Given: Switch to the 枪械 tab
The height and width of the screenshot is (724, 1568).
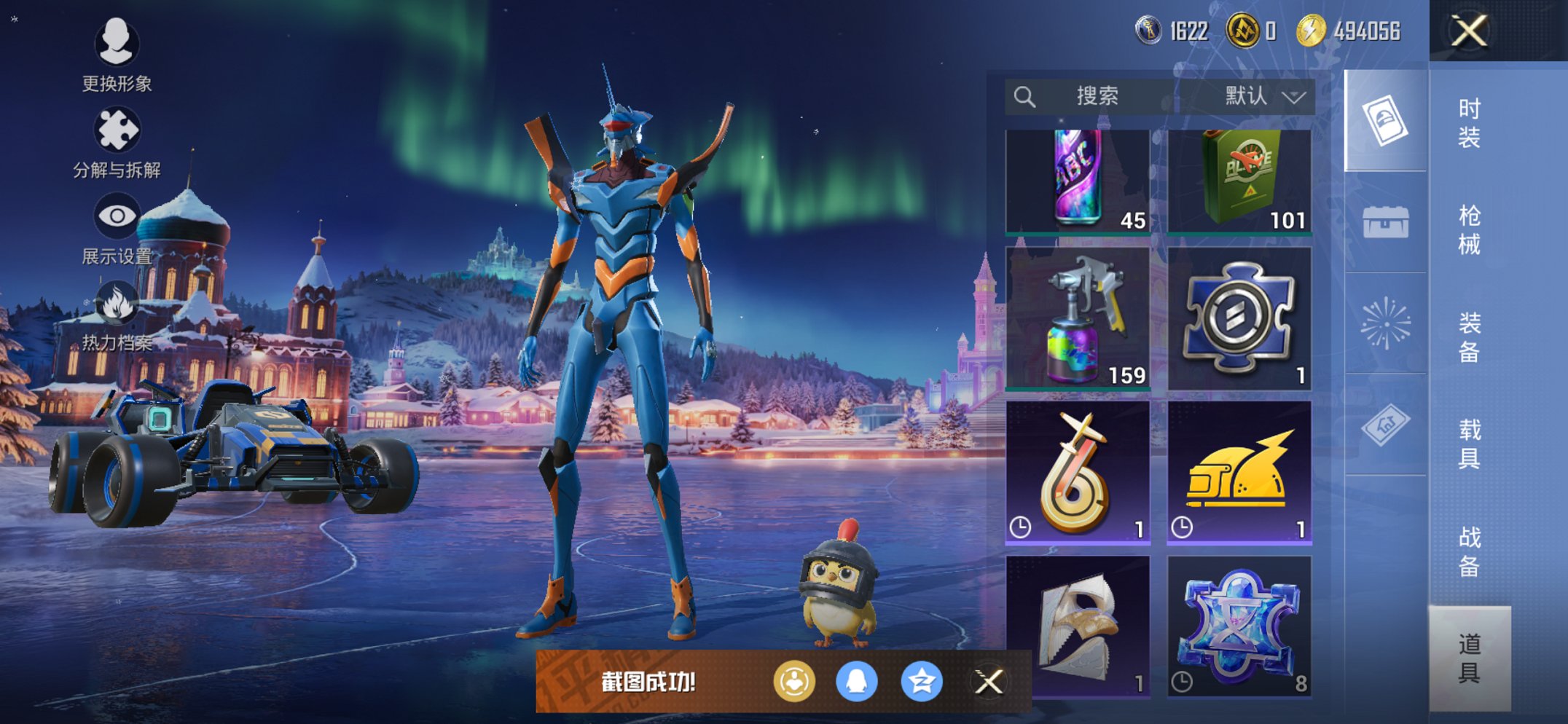Looking at the screenshot, I should pyautogui.click(x=1469, y=229).
